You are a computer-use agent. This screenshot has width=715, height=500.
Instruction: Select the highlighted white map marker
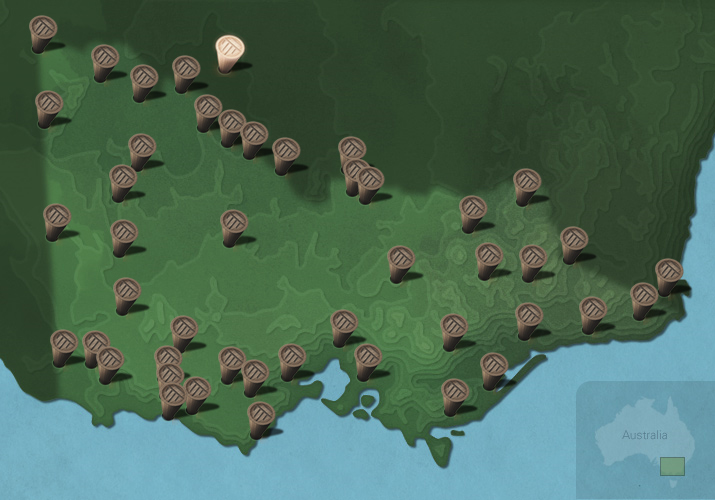pyautogui.click(x=229, y=53)
